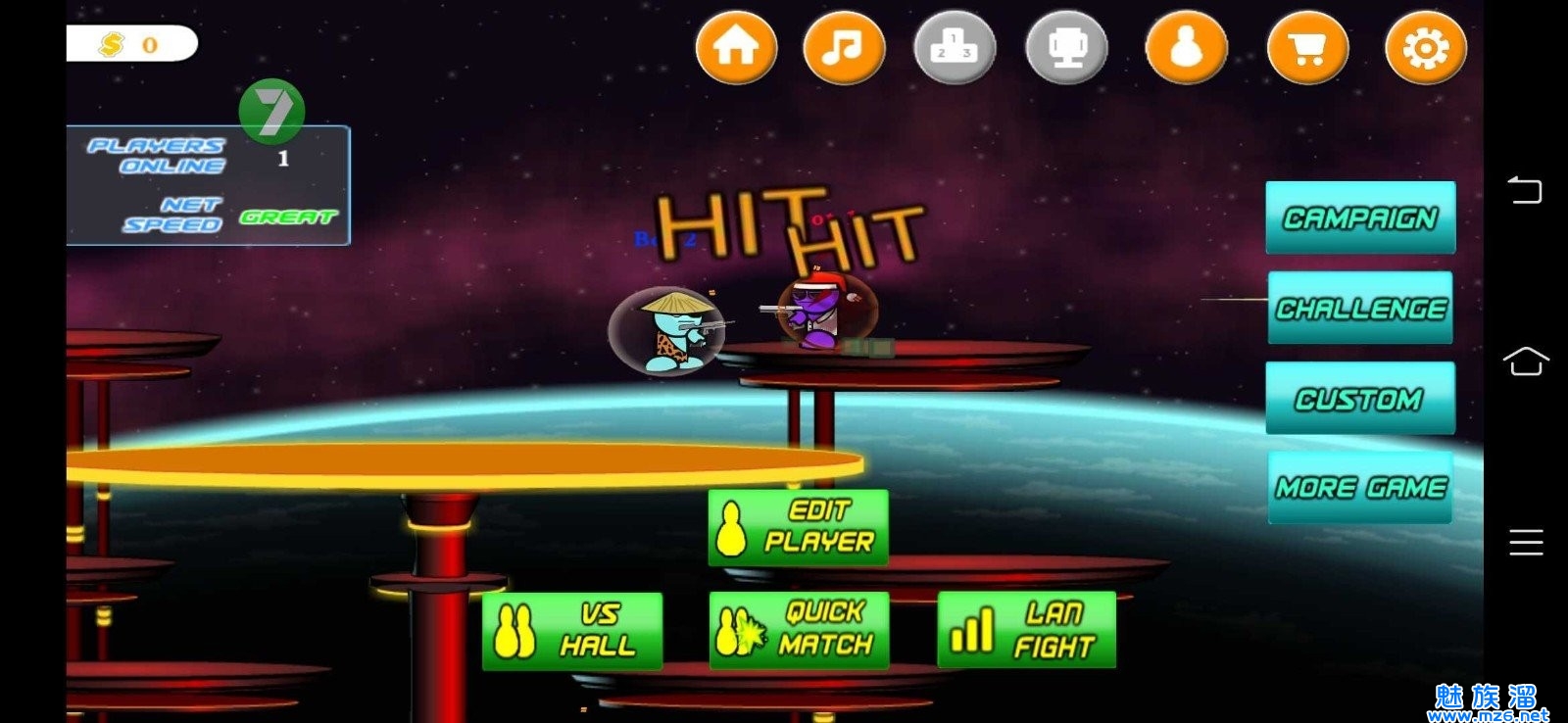Open the gear settings menu
Viewport: 1568px width, 723px height.
[x=1425, y=47]
